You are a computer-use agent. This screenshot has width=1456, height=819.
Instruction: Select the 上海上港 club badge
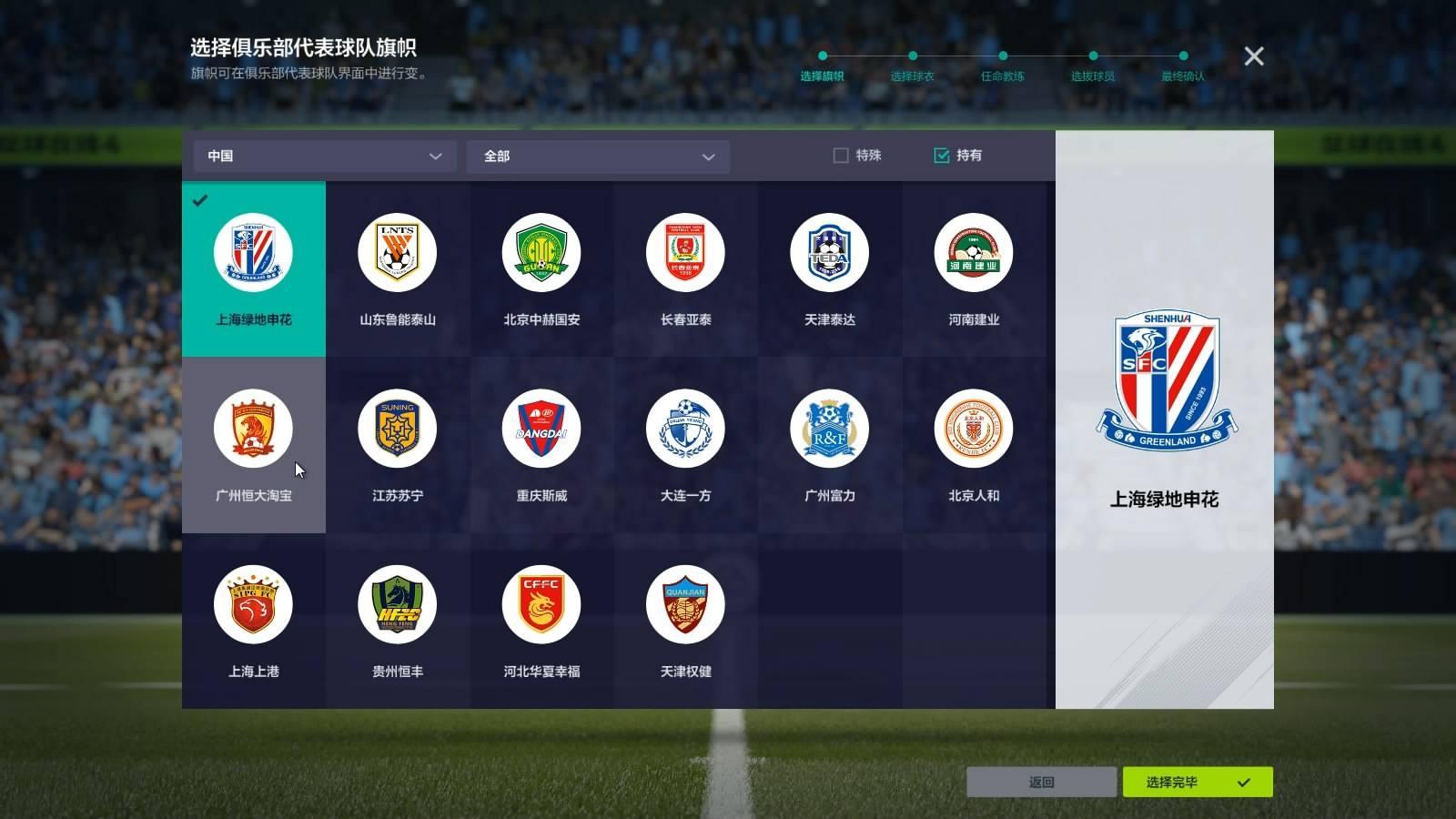[x=253, y=603]
